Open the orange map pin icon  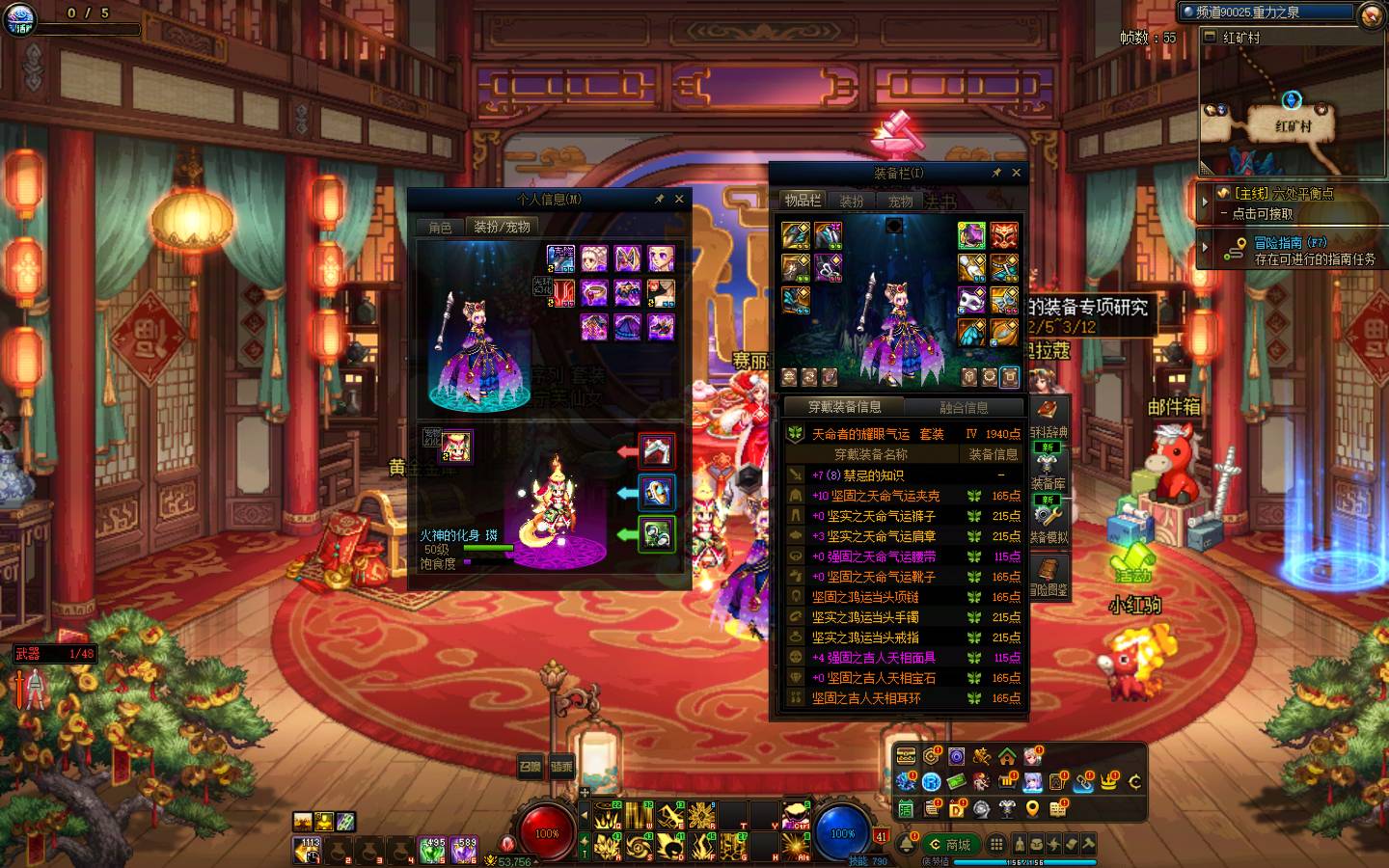coord(1032,808)
